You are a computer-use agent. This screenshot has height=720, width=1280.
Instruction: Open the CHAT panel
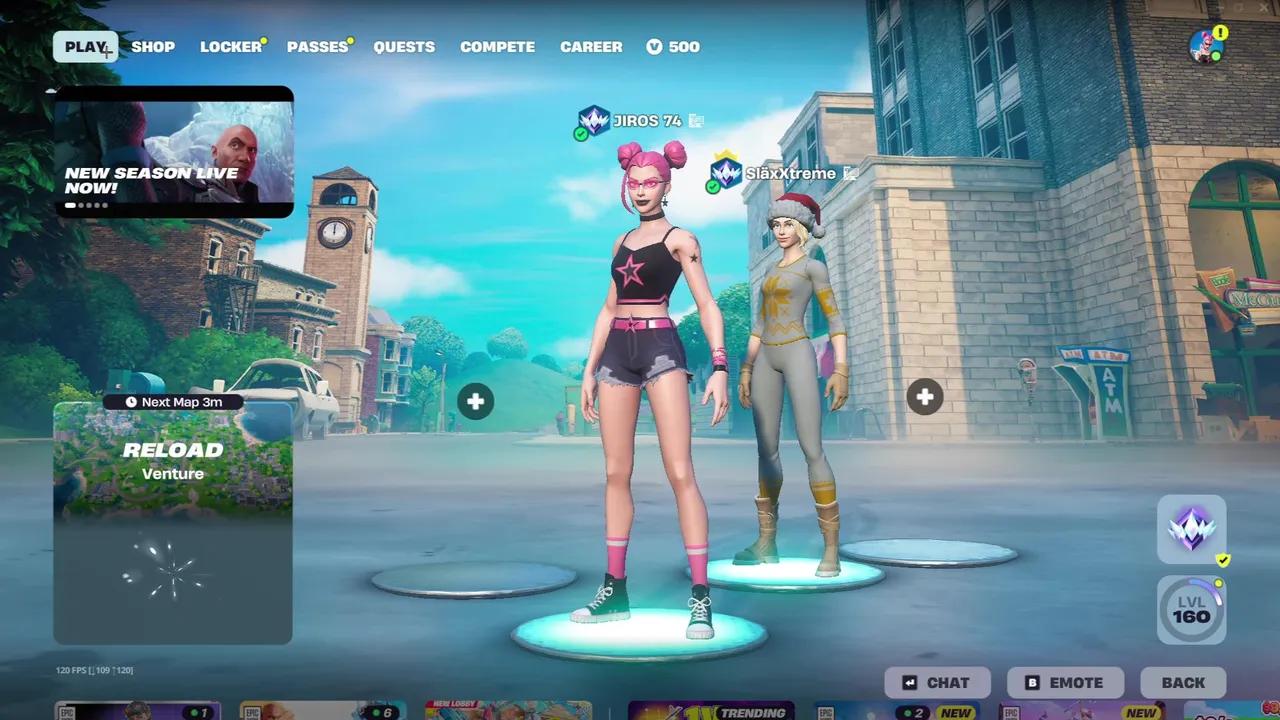(937, 682)
